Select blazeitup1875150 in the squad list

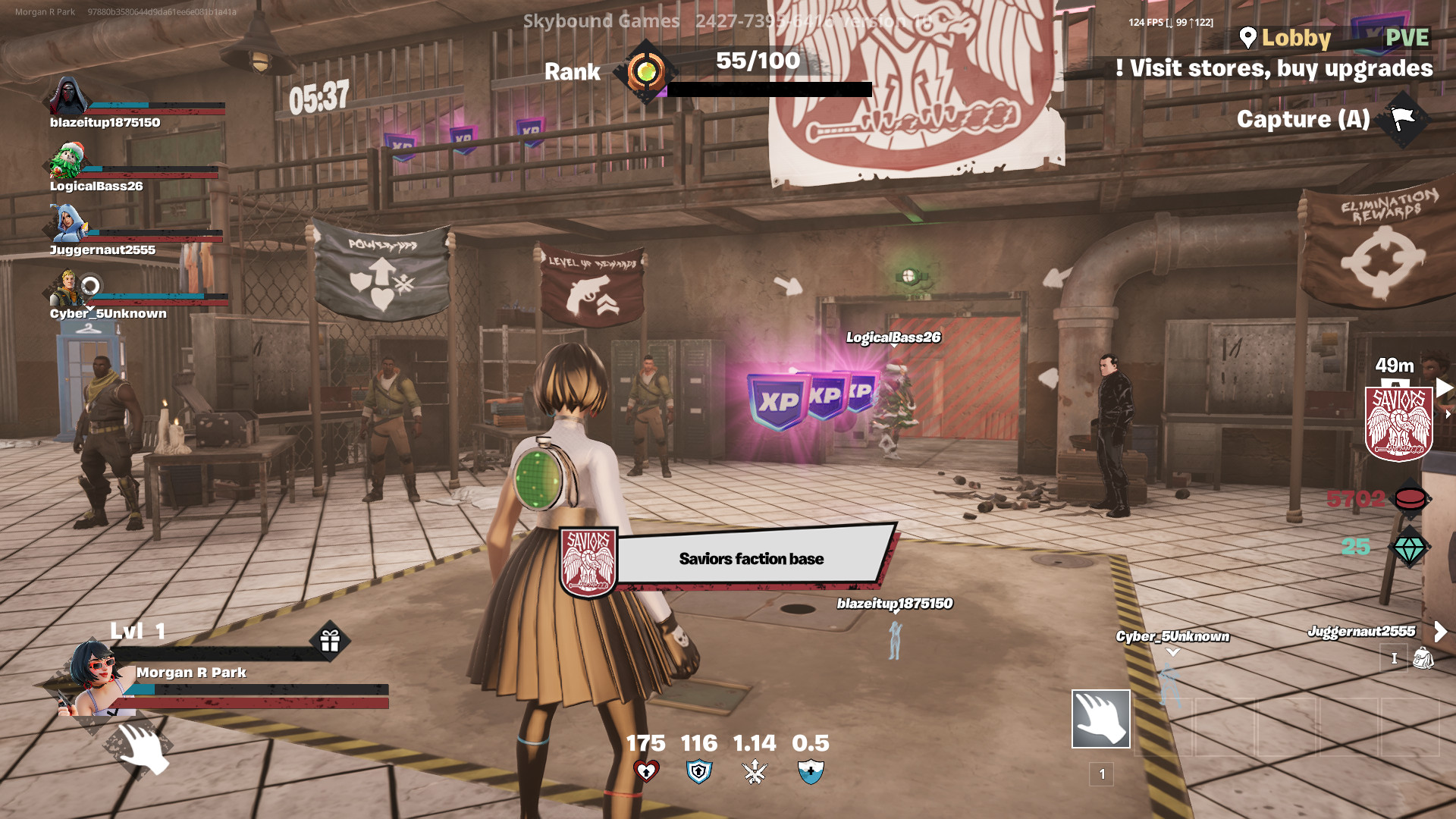click(105, 121)
